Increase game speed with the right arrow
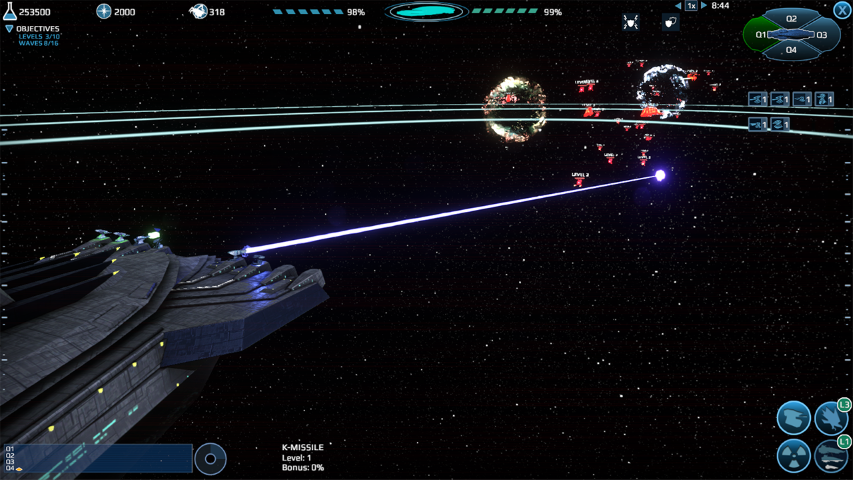 click(704, 6)
